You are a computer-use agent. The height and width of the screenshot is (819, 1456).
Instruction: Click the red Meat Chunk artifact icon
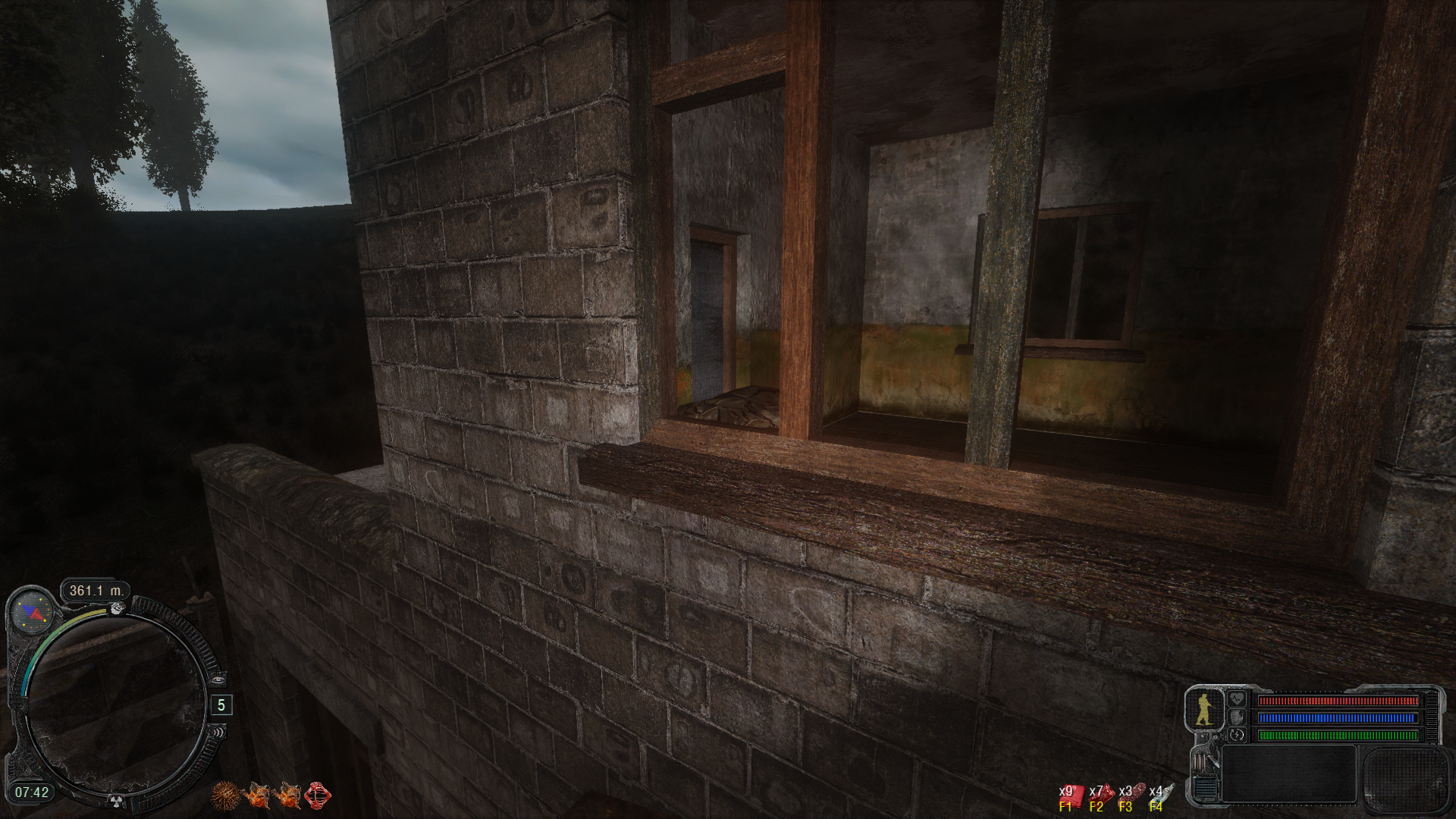pos(318,796)
